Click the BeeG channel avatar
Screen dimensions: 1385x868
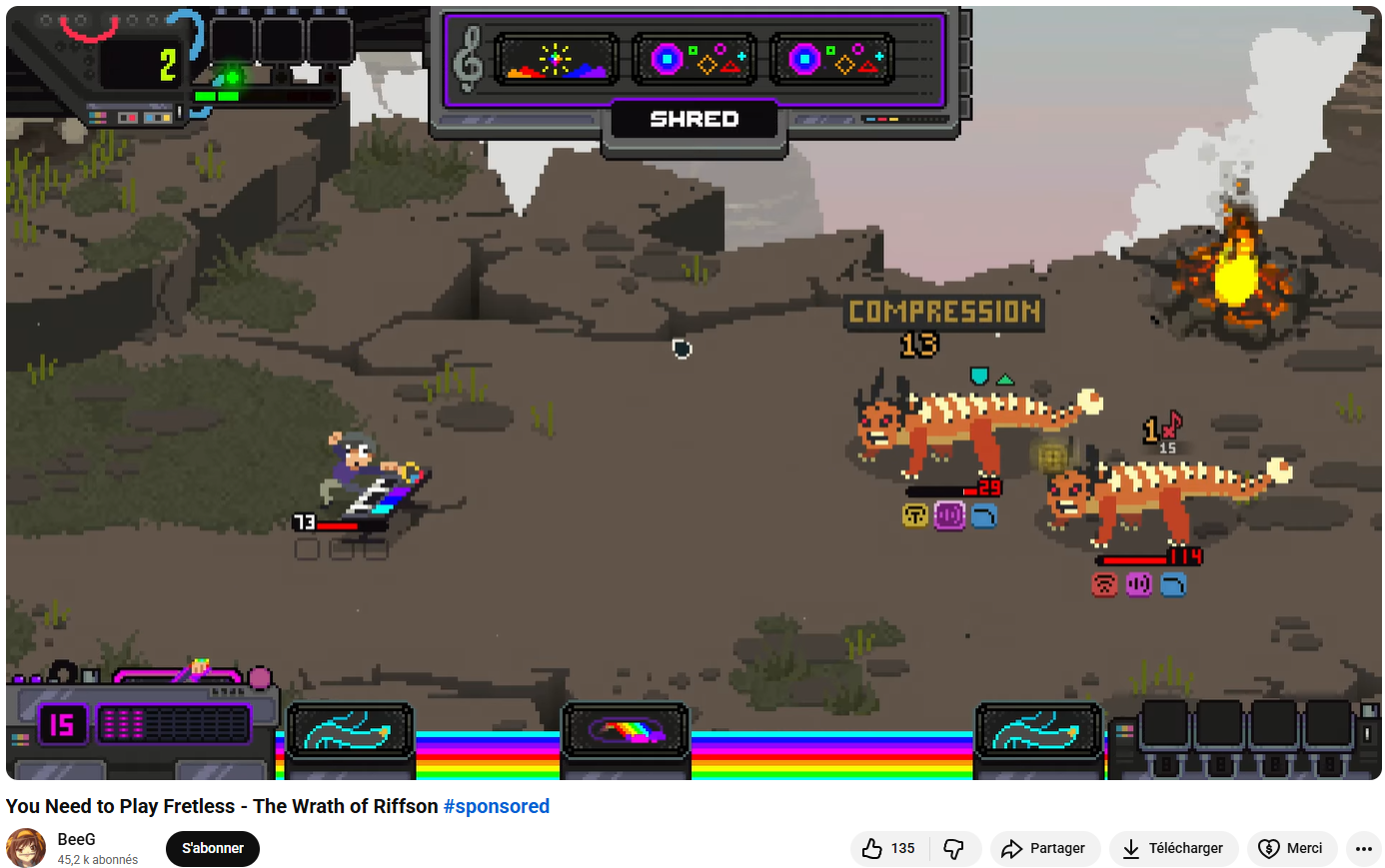click(x=27, y=848)
